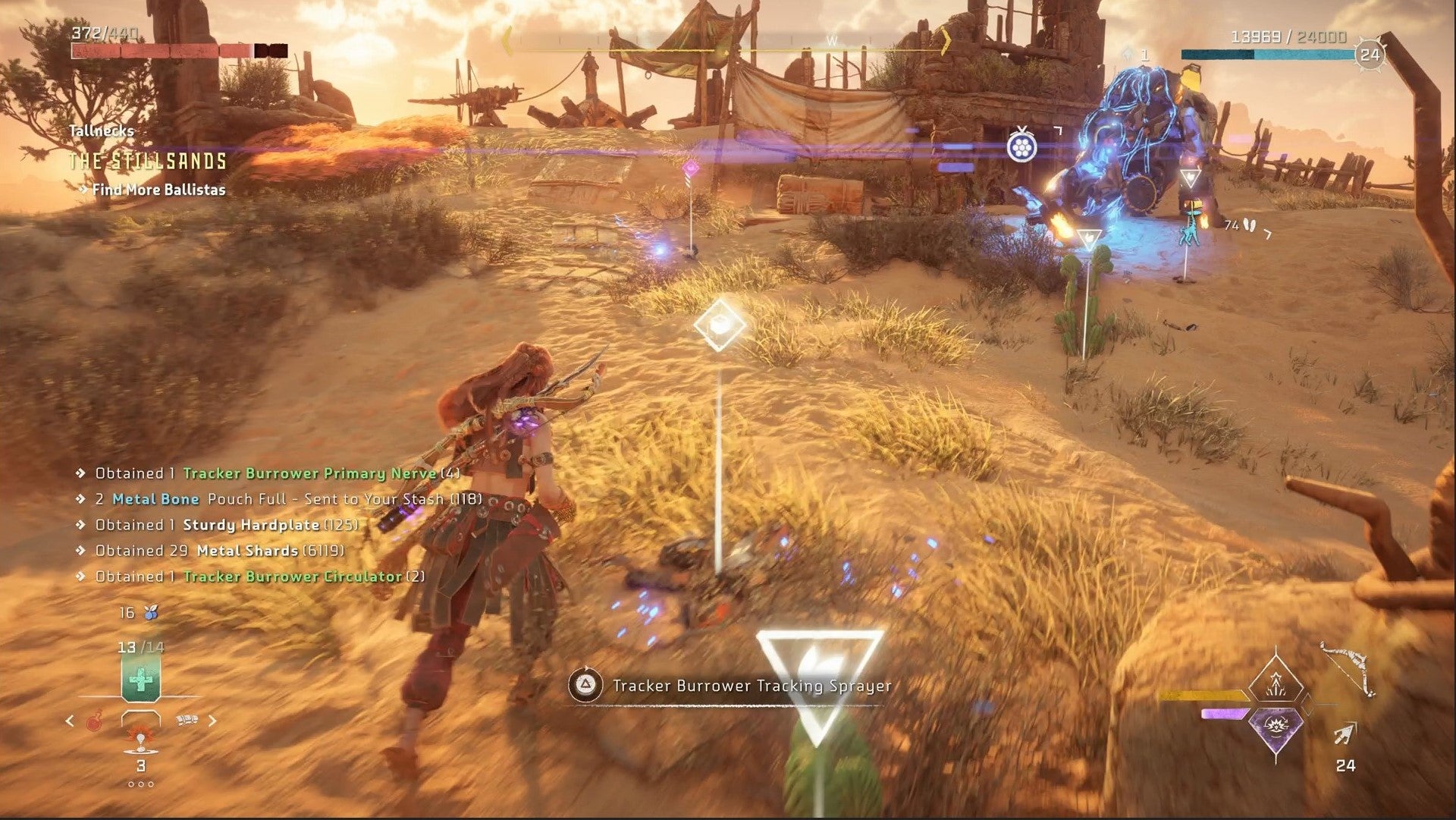Click the Tracker Burrower Primary Nerve log entry
This screenshot has width=1456, height=820.
click(x=309, y=473)
